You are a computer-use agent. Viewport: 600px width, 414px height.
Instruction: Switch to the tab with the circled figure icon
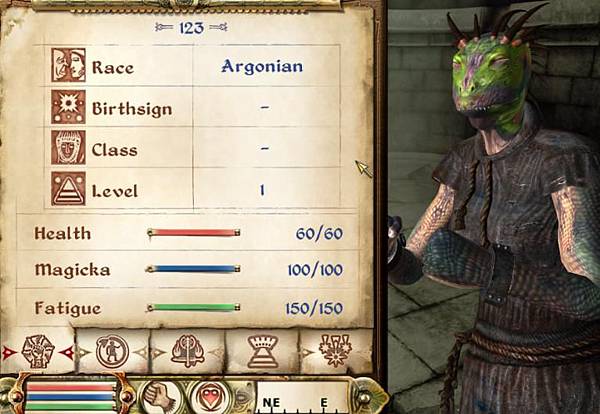(x=112, y=351)
